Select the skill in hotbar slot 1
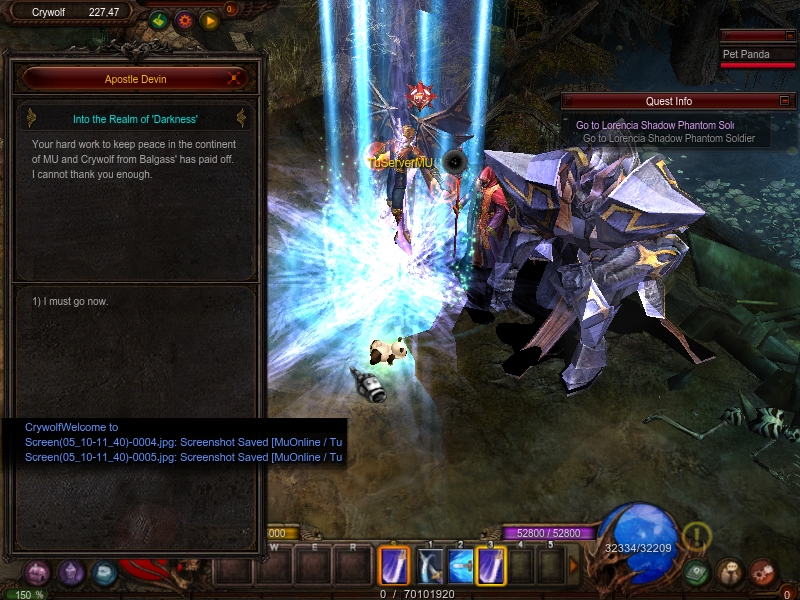 pyautogui.click(x=430, y=567)
